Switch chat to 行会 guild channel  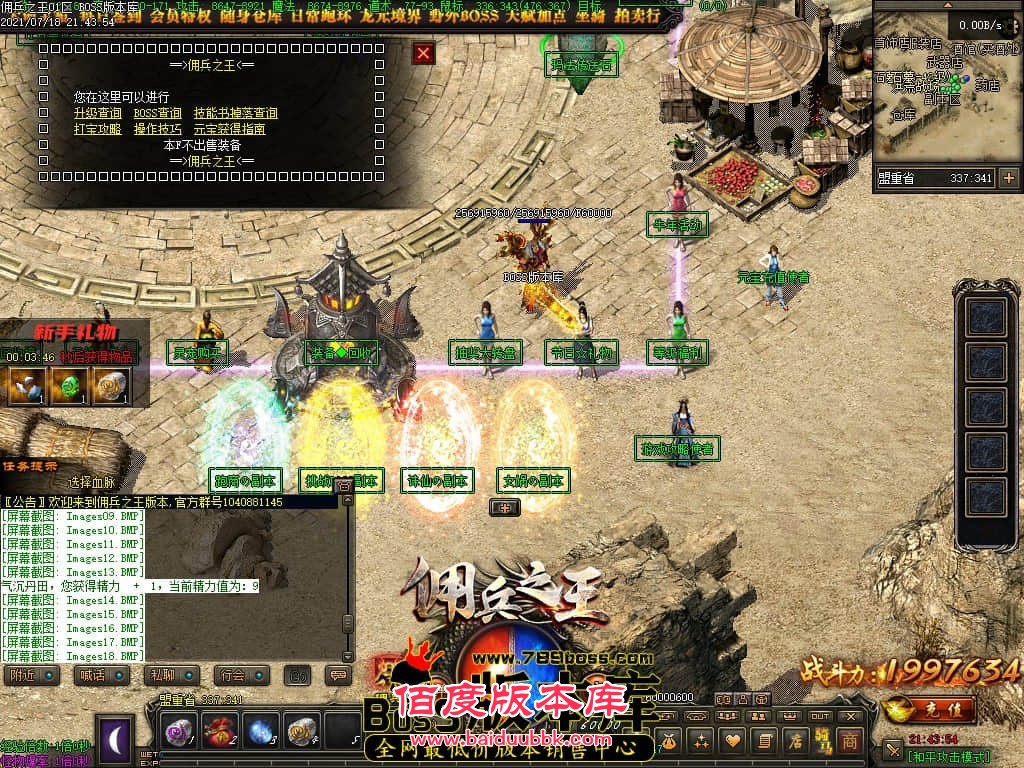pos(233,675)
